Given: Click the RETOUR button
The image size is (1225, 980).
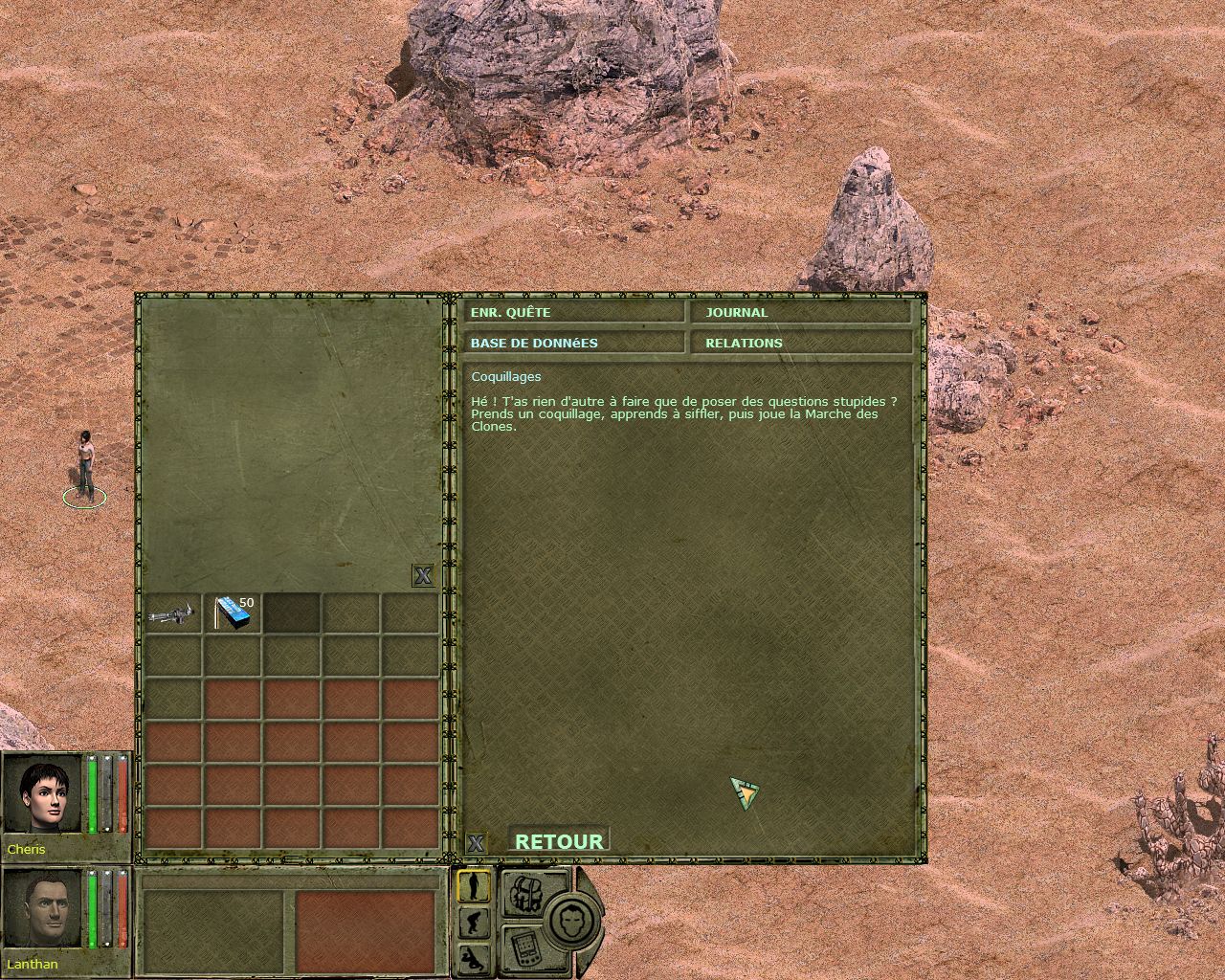Looking at the screenshot, I should point(559,841).
